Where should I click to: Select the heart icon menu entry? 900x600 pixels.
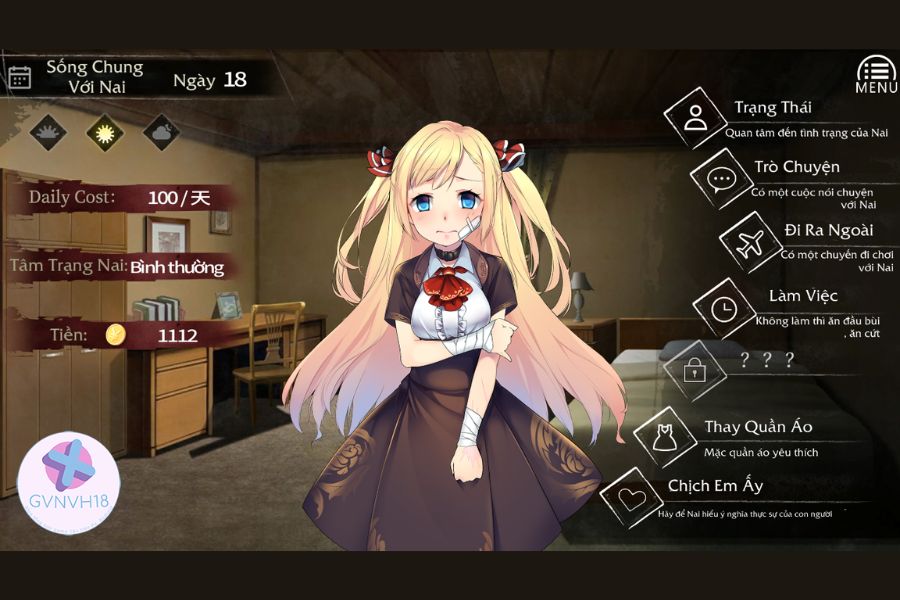click(x=630, y=498)
